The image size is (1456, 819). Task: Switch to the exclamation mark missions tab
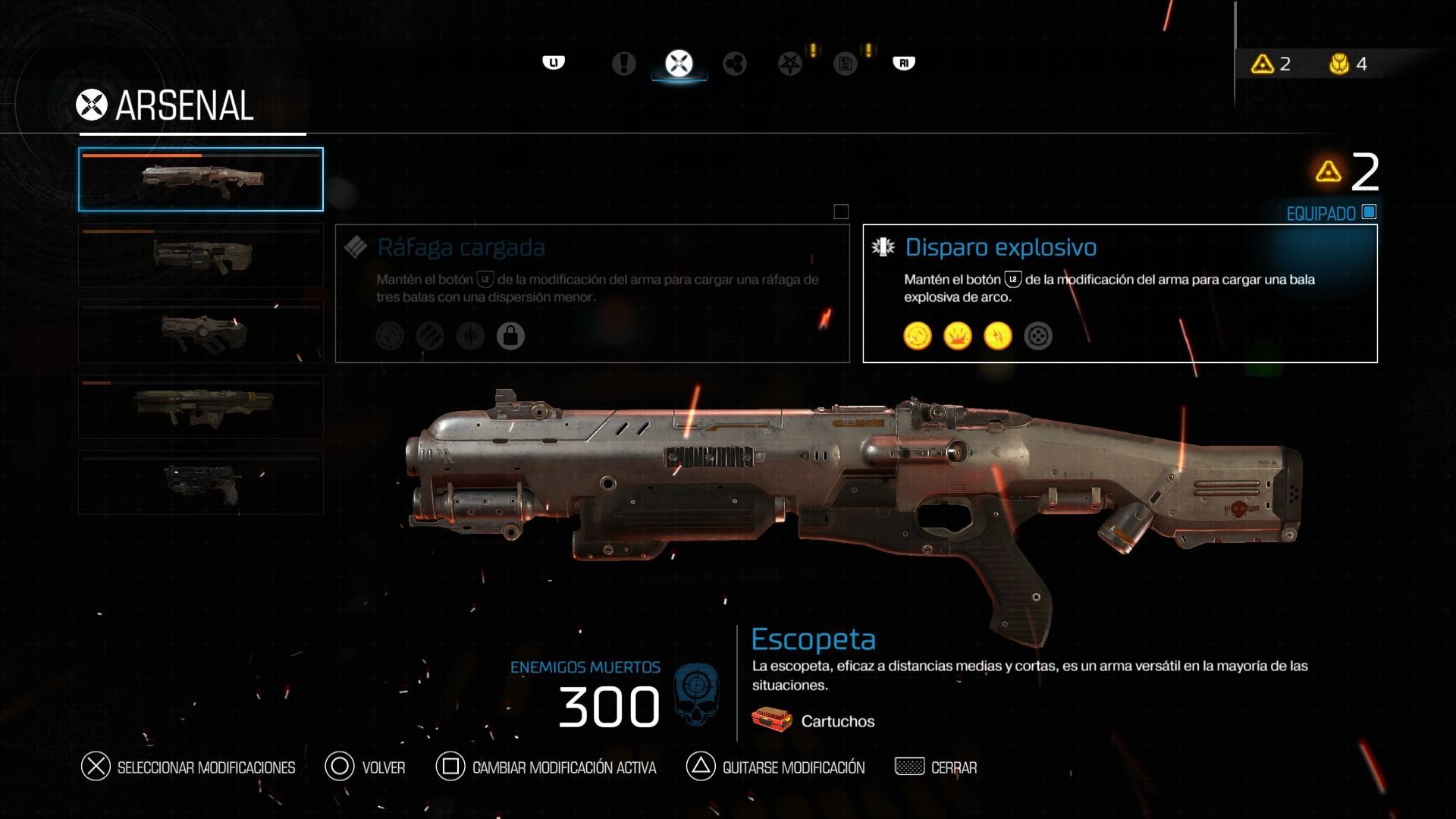[623, 64]
